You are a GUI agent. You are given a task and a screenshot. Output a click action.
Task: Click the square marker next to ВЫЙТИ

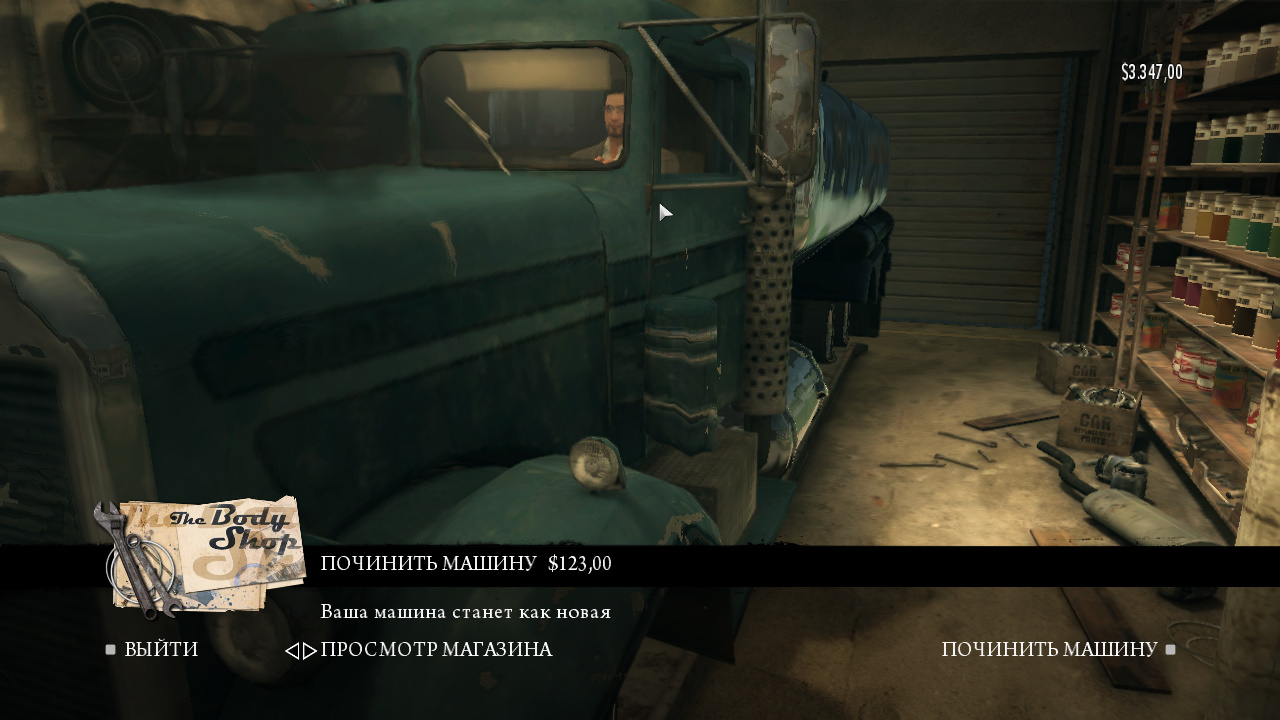(x=110, y=649)
